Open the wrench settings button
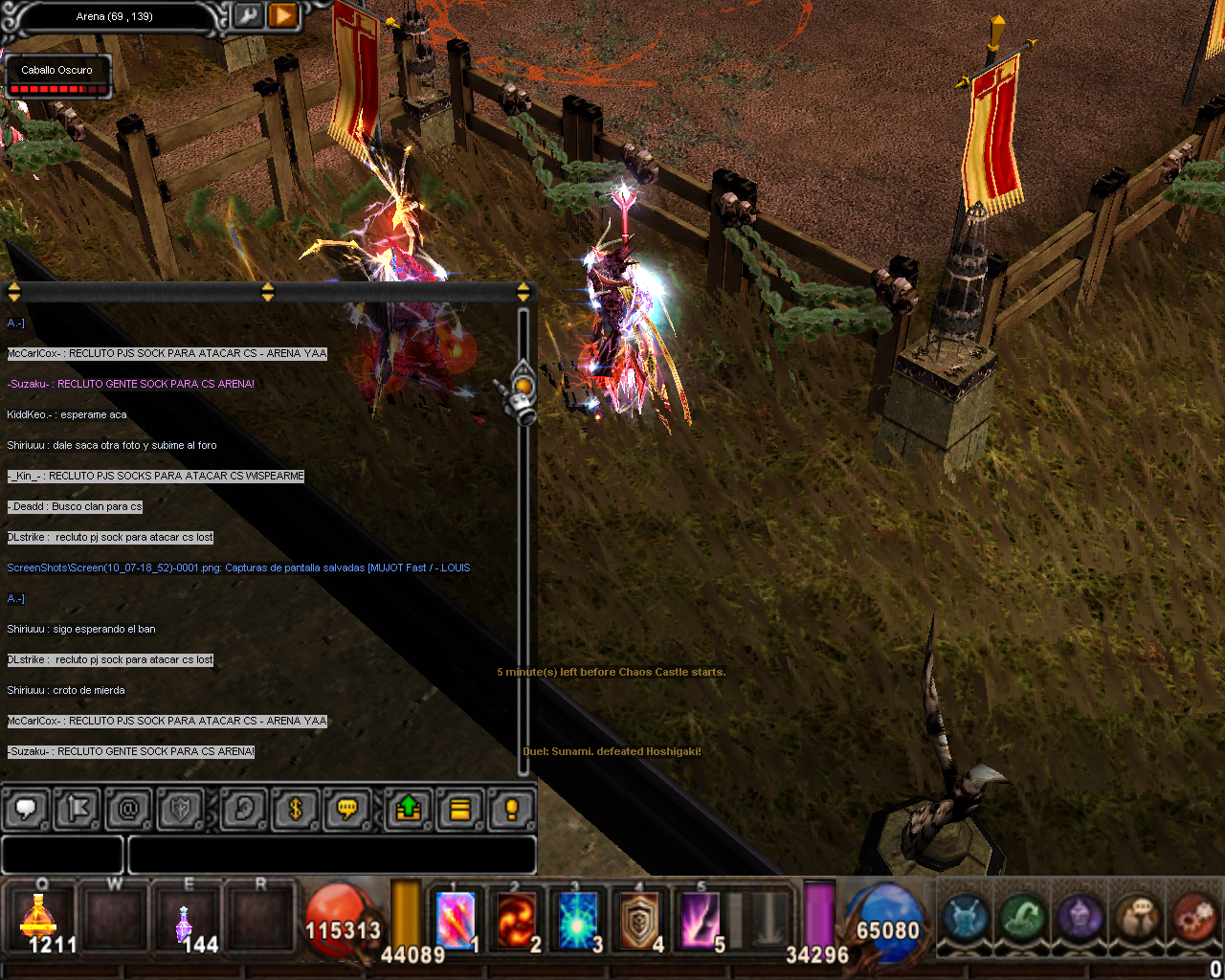 pos(248,16)
